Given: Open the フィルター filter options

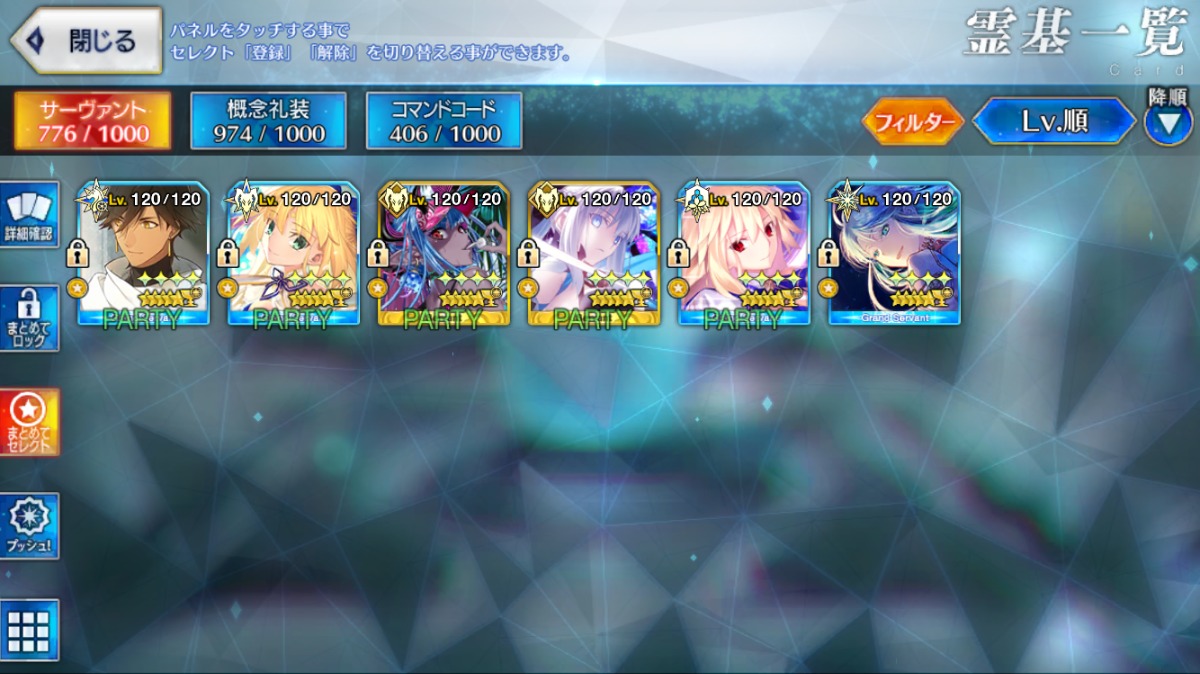Looking at the screenshot, I should pyautogui.click(x=912, y=122).
